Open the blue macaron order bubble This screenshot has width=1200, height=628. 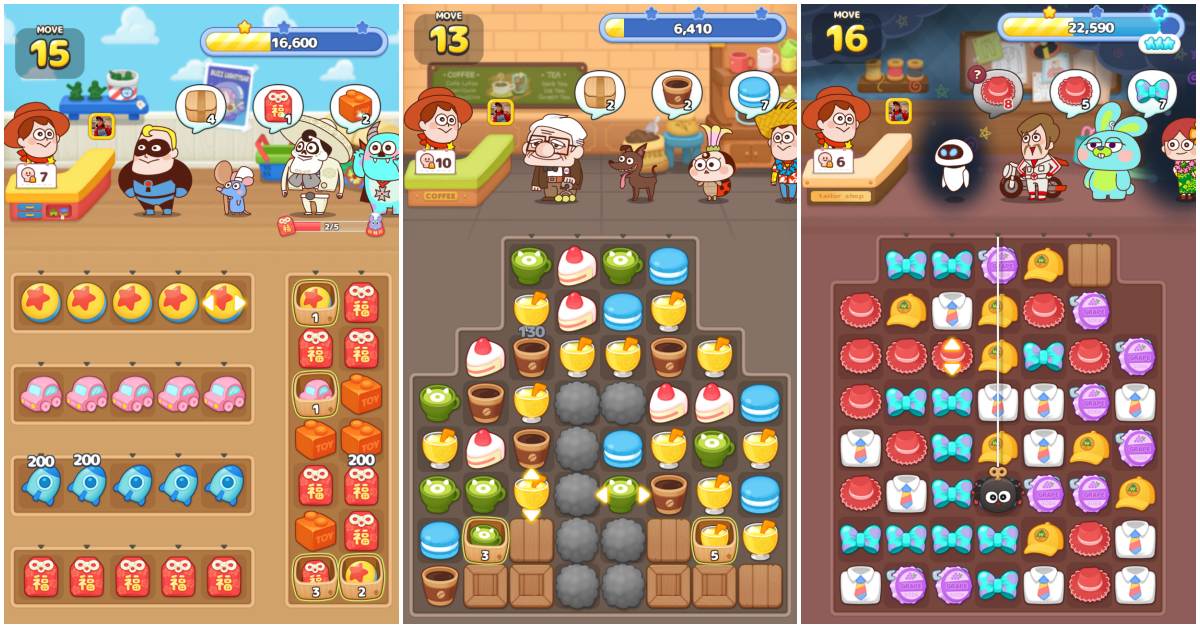751,95
